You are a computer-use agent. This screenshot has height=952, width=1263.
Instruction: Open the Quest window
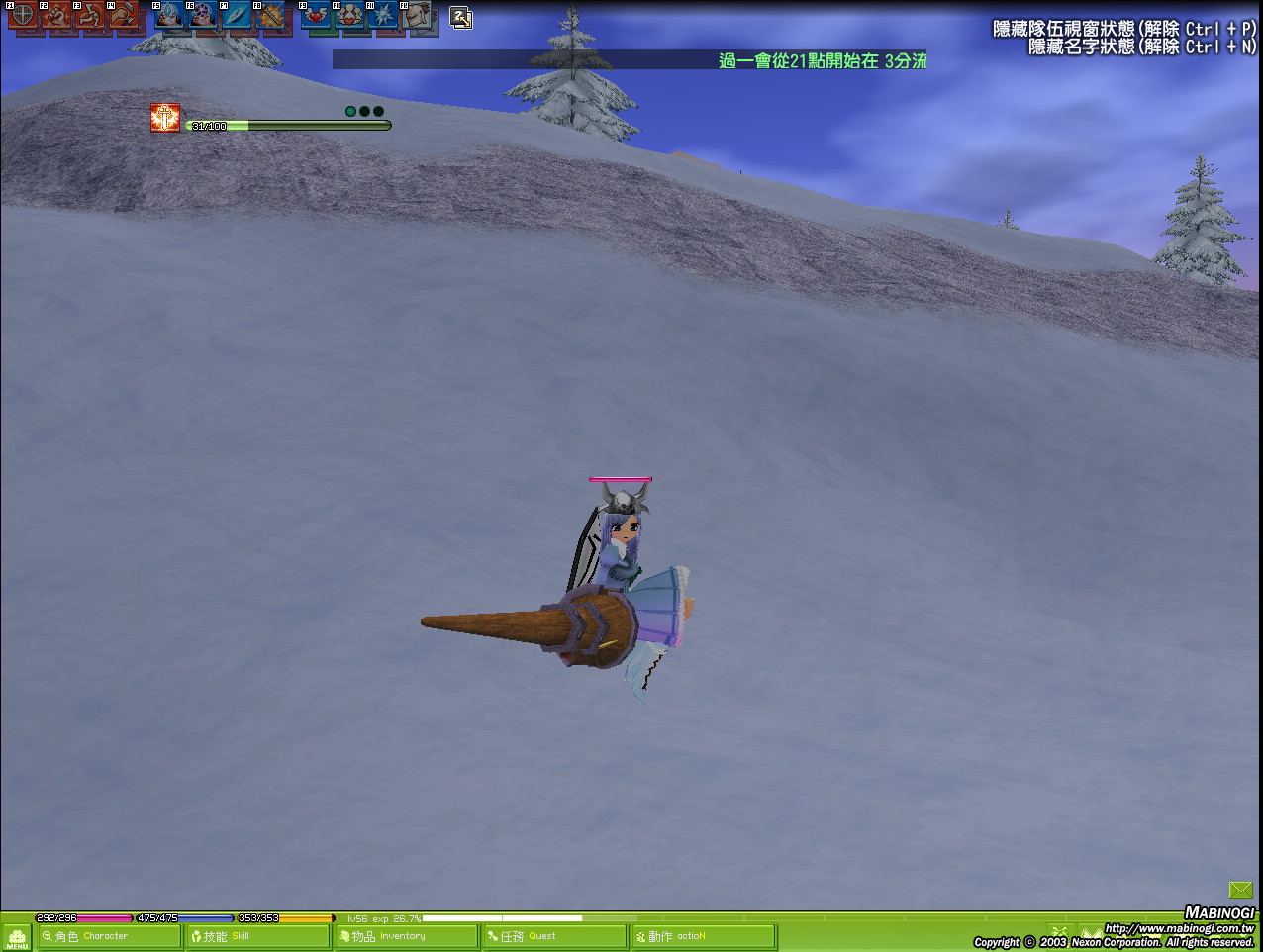pyautogui.click(x=554, y=936)
